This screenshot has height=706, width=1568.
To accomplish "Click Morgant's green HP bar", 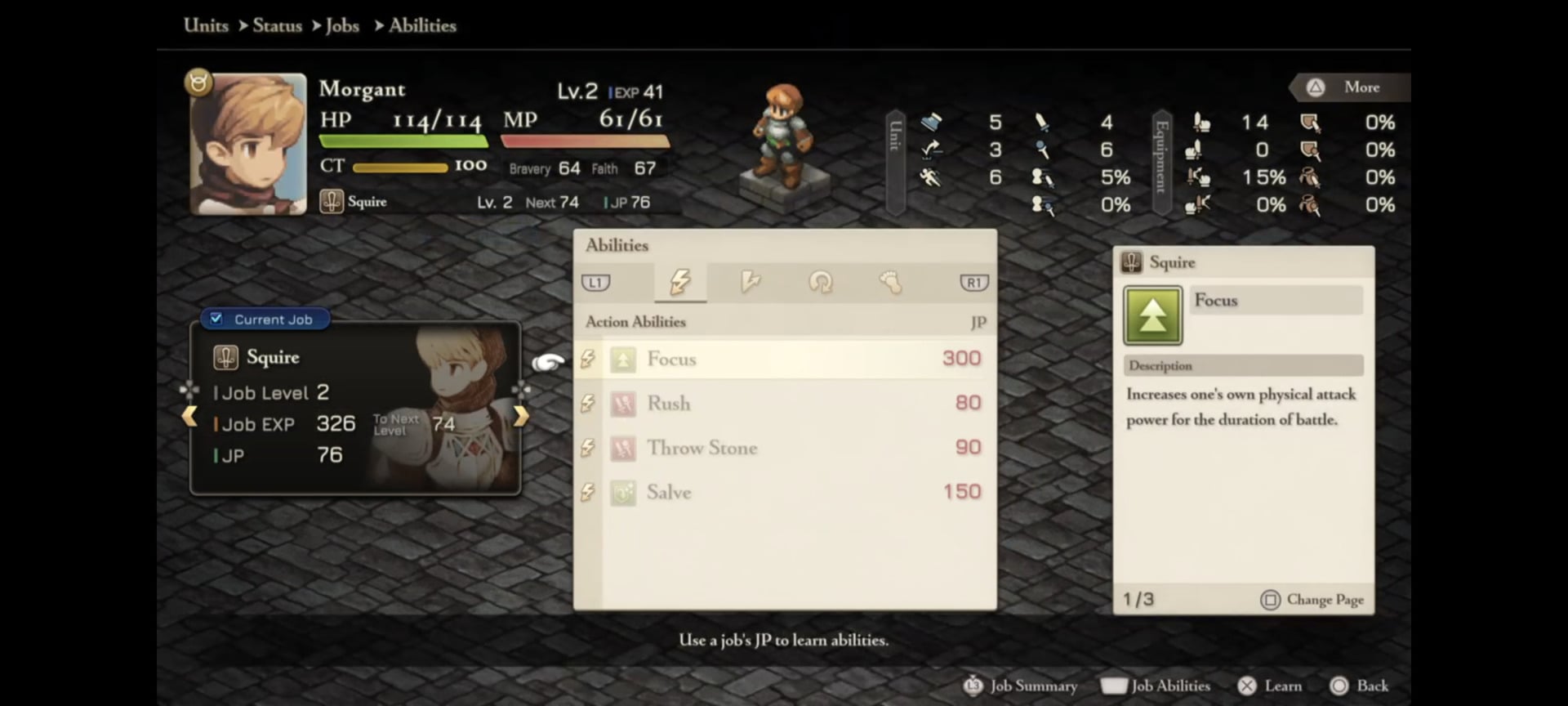I will click(403, 141).
